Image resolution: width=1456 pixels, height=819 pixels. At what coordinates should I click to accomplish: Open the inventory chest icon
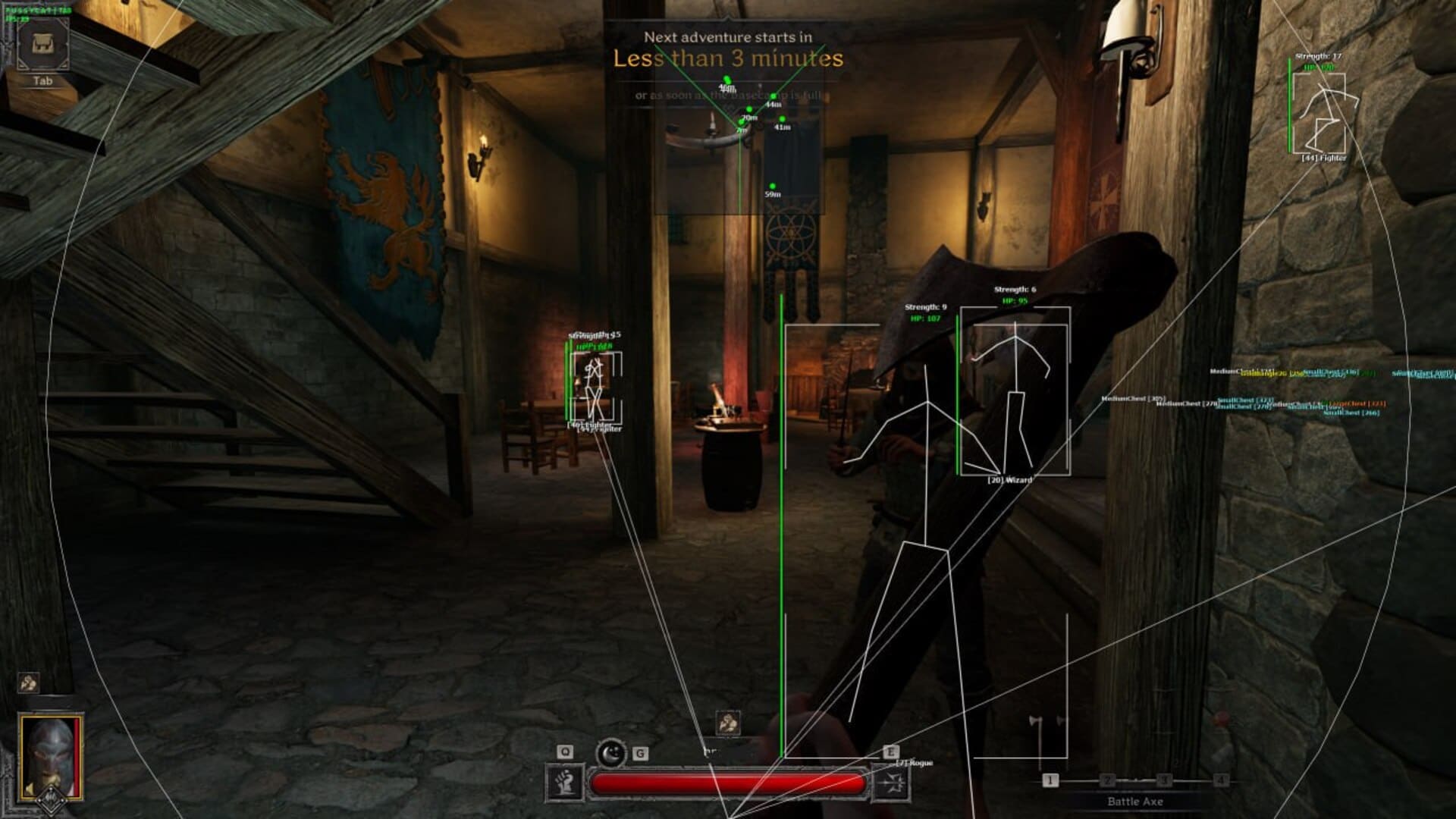click(x=42, y=44)
